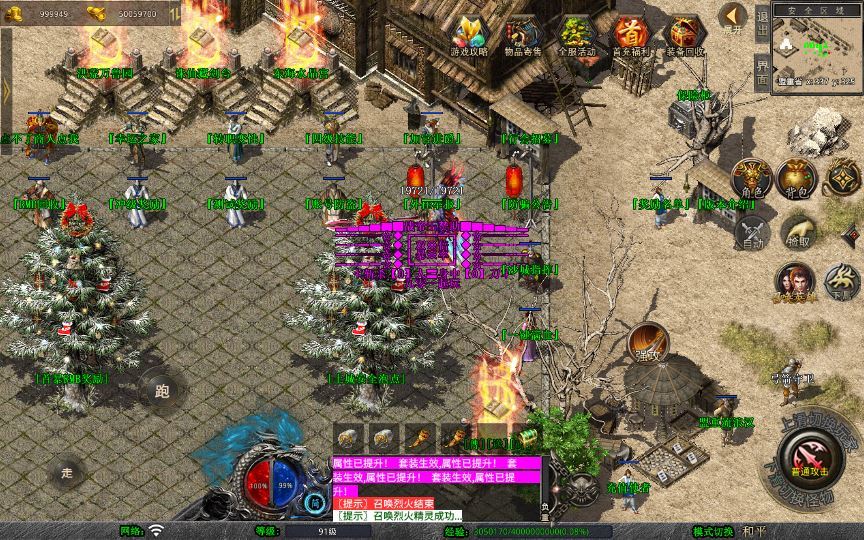Screen dimensions: 864x540
Task: Click the 展开 expand arrow button
Action: [x=733, y=18]
